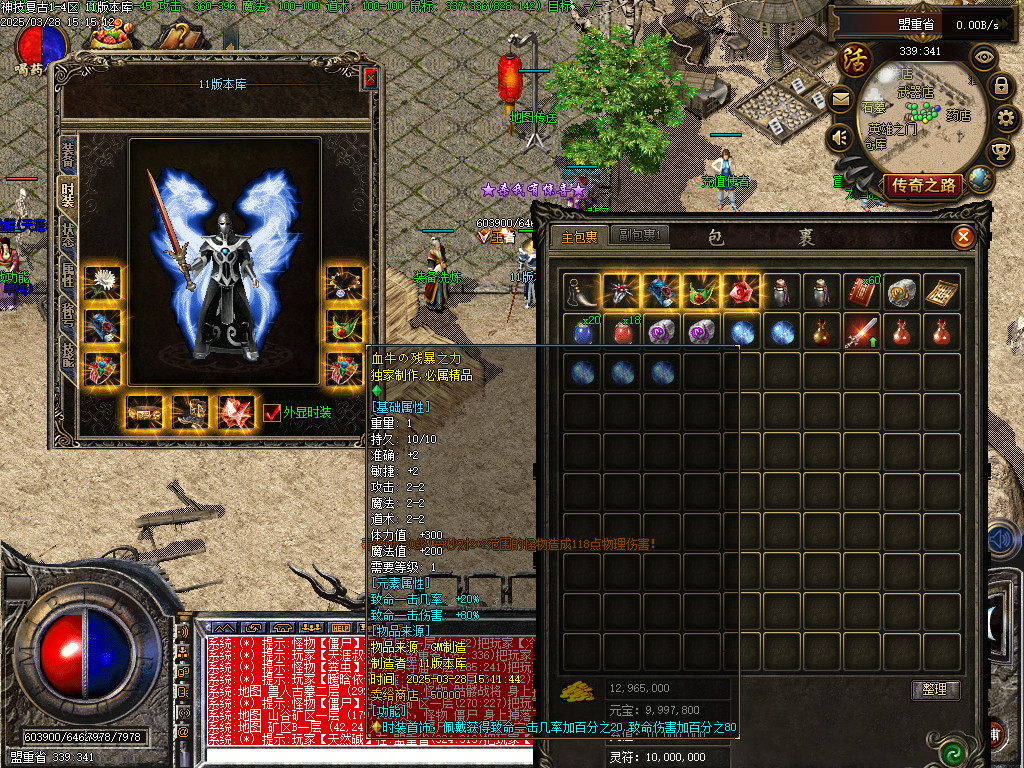The image size is (1024, 768).
Task: Open the 传奇之路 button
Action: pyautogui.click(x=924, y=185)
